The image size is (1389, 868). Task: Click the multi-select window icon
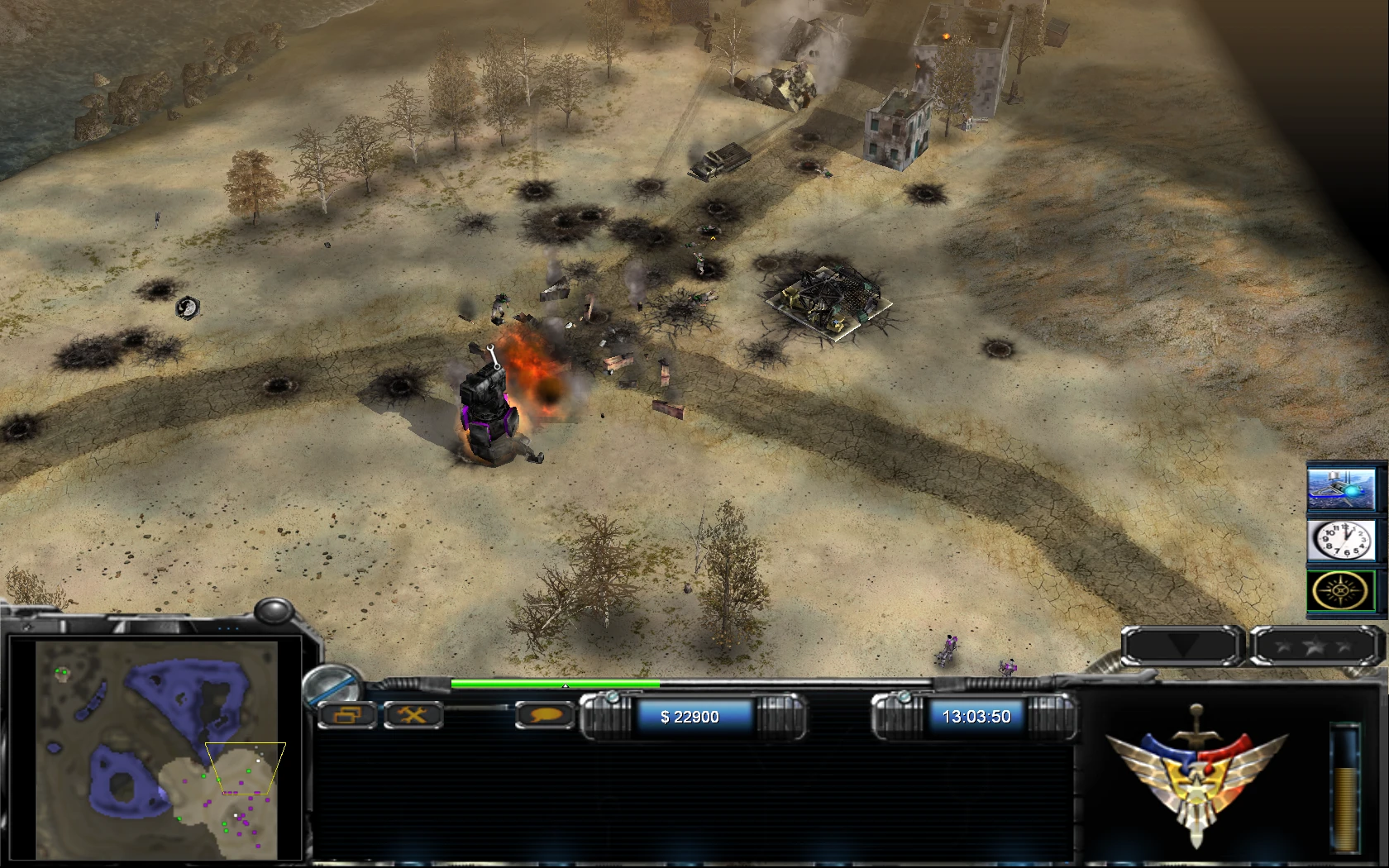347,715
